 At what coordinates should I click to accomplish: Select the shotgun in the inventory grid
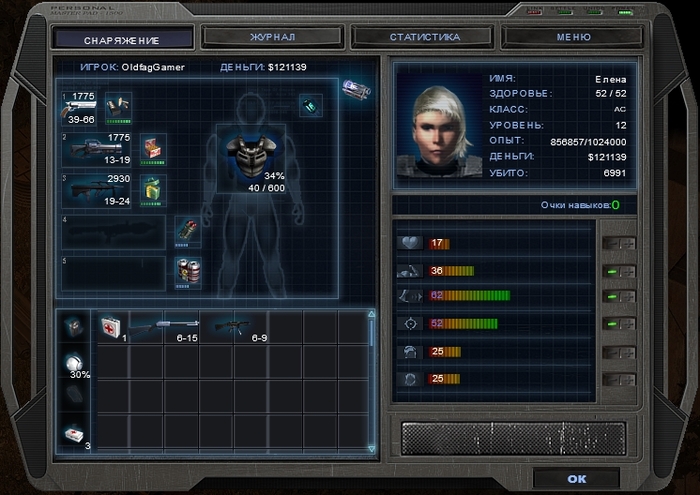[x=163, y=327]
